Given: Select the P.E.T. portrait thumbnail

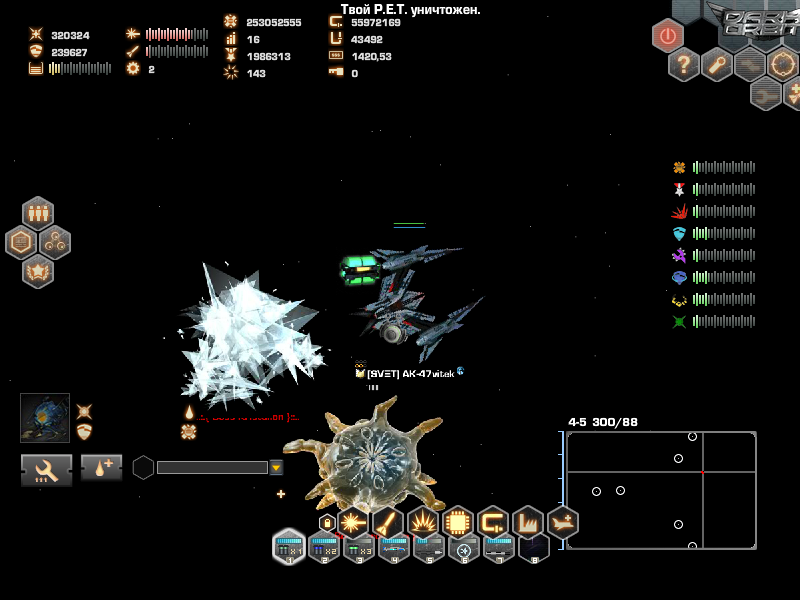Looking at the screenshot, I should pyautogui.click(x=45, y=418).
